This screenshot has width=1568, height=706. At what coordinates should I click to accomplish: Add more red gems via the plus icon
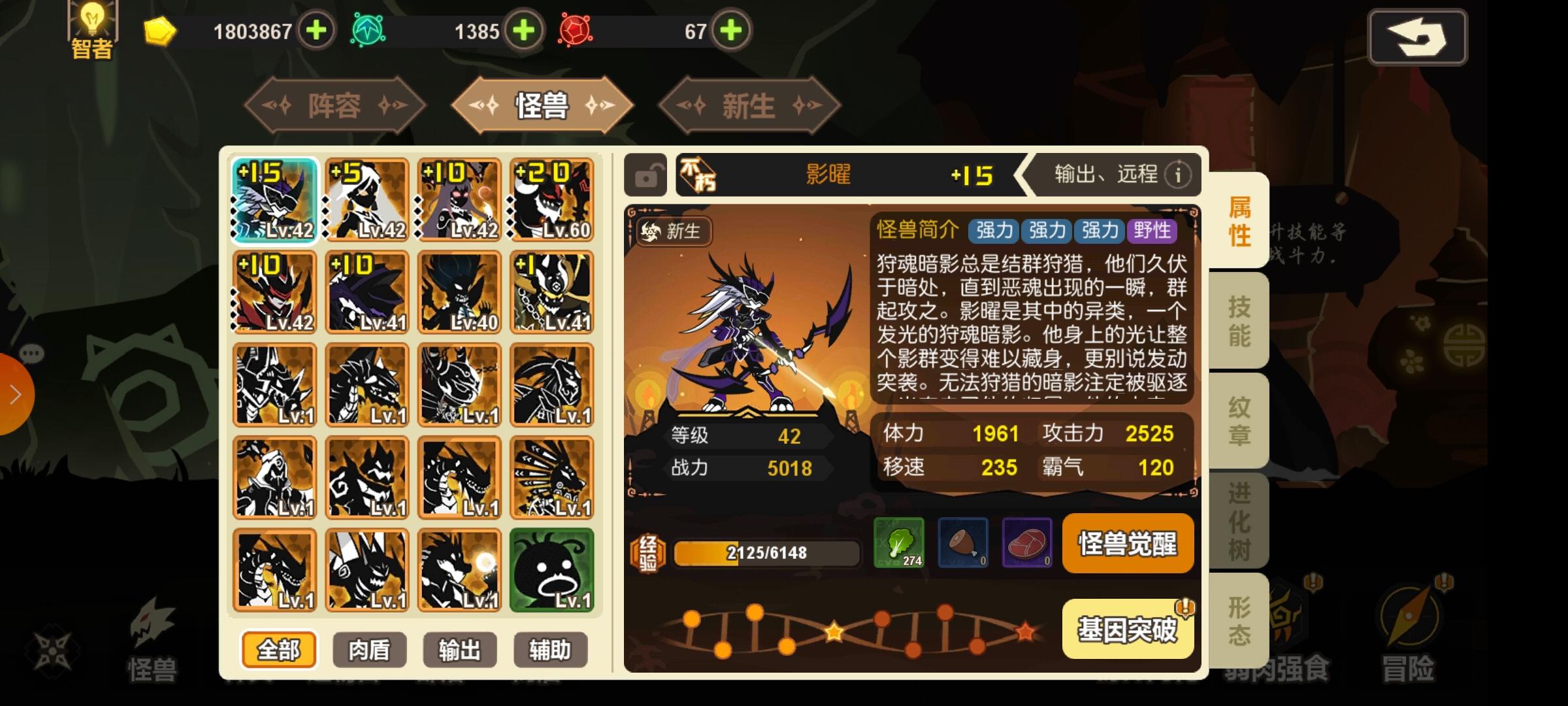pos(732,31)
